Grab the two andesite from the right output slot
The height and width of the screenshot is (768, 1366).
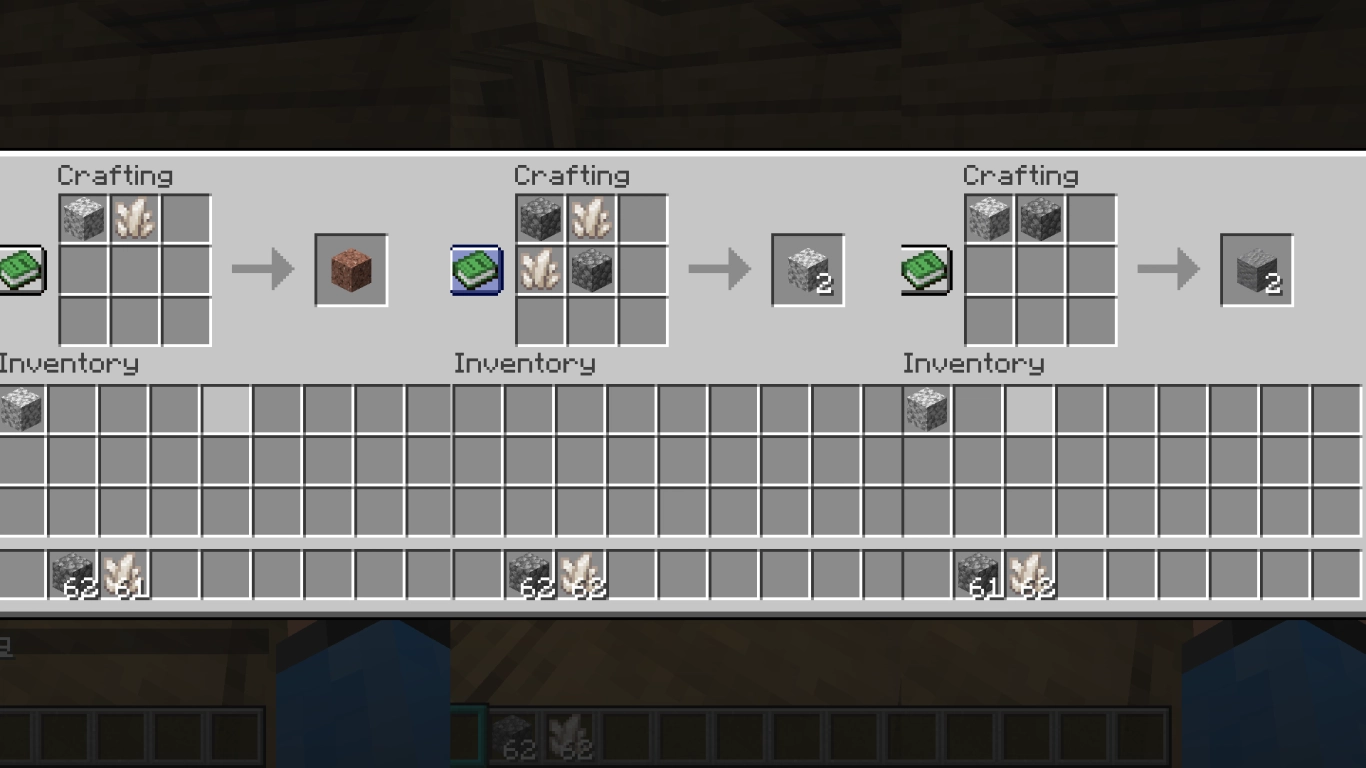point(1256,269)
